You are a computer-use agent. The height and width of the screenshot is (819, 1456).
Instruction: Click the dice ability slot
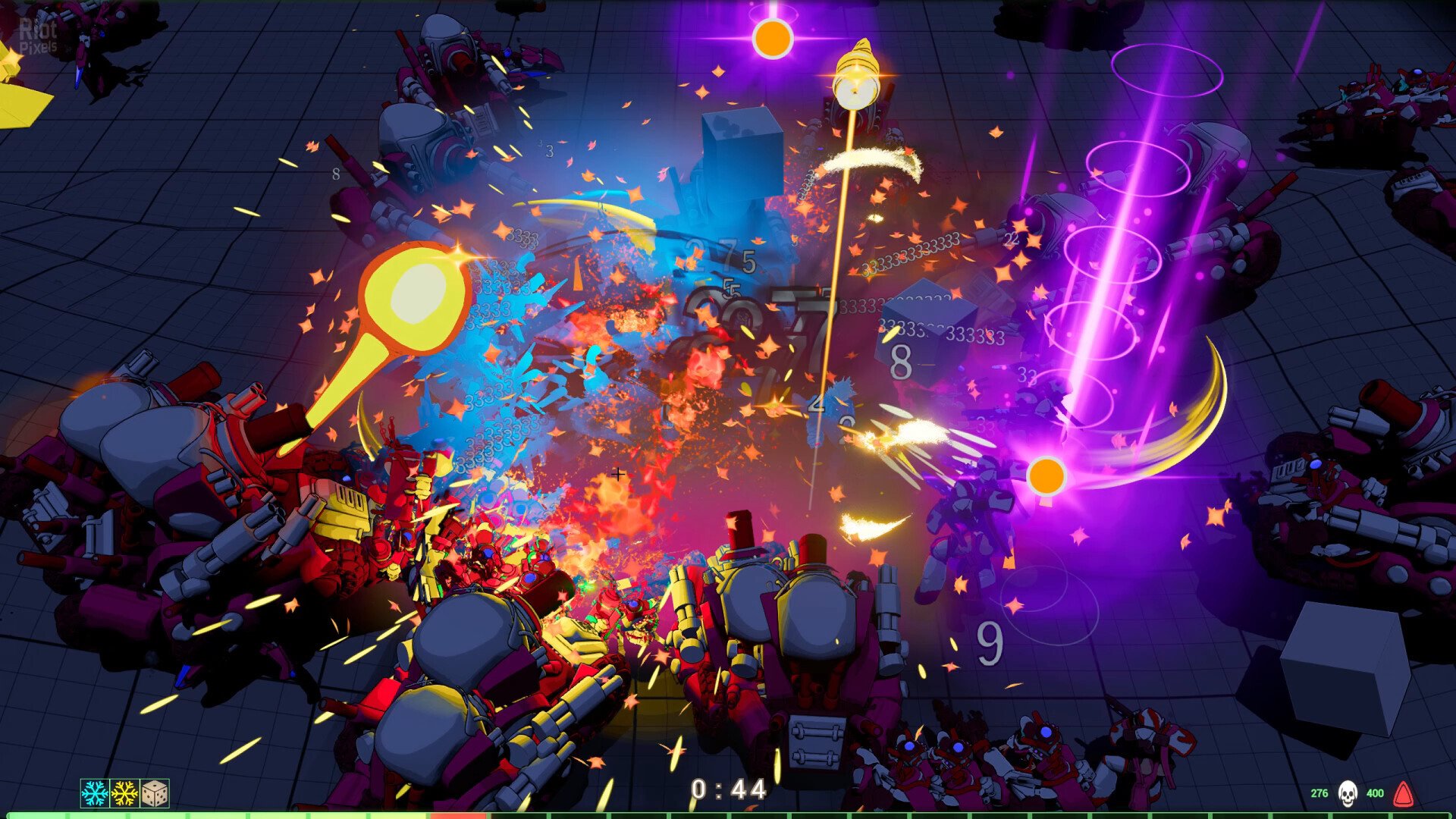tap(155, 793)
